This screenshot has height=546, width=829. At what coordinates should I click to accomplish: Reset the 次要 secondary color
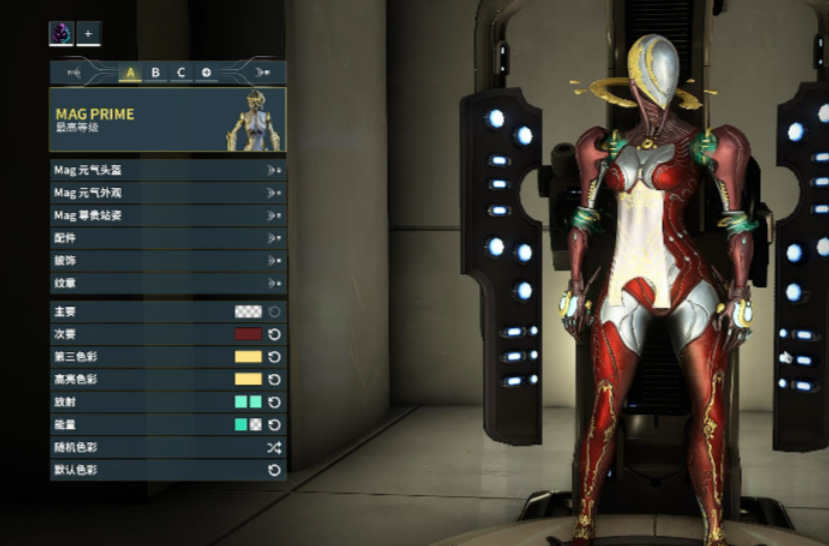click(274, 334)
